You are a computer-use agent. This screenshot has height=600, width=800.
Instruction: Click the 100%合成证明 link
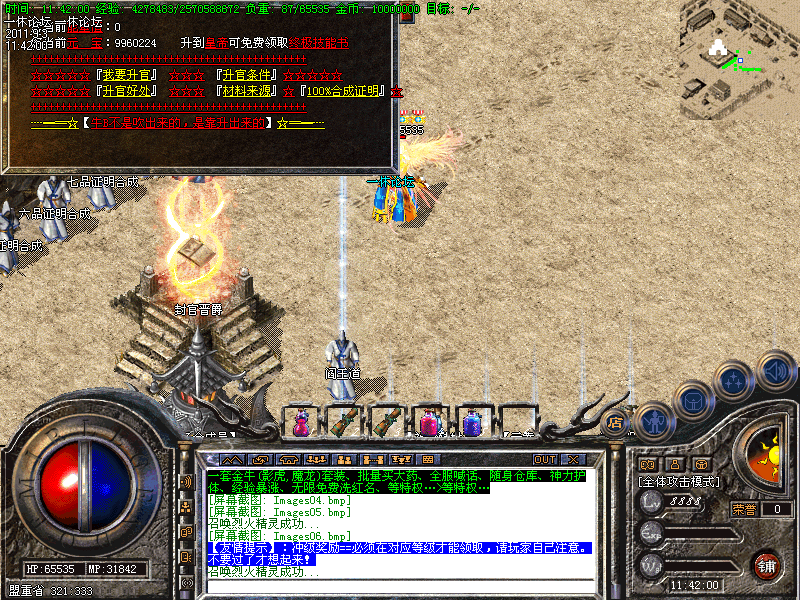[x=345, y=91]
